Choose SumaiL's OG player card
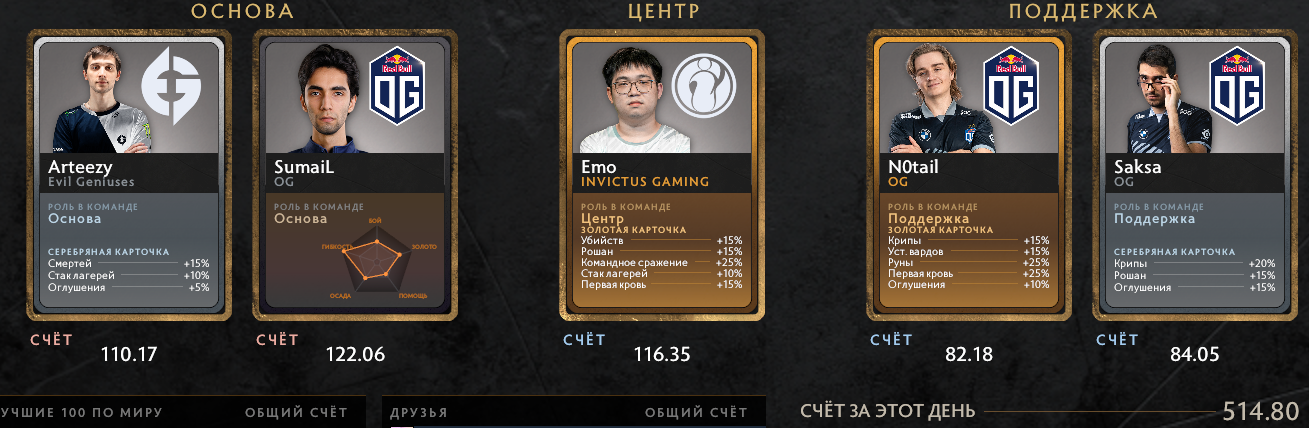Screen dimensions: 1309x428 click(355, 175)
